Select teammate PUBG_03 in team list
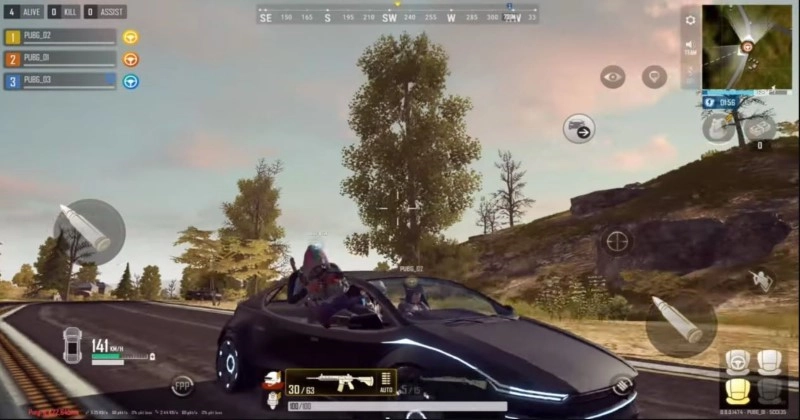 (x=60, y=81)
